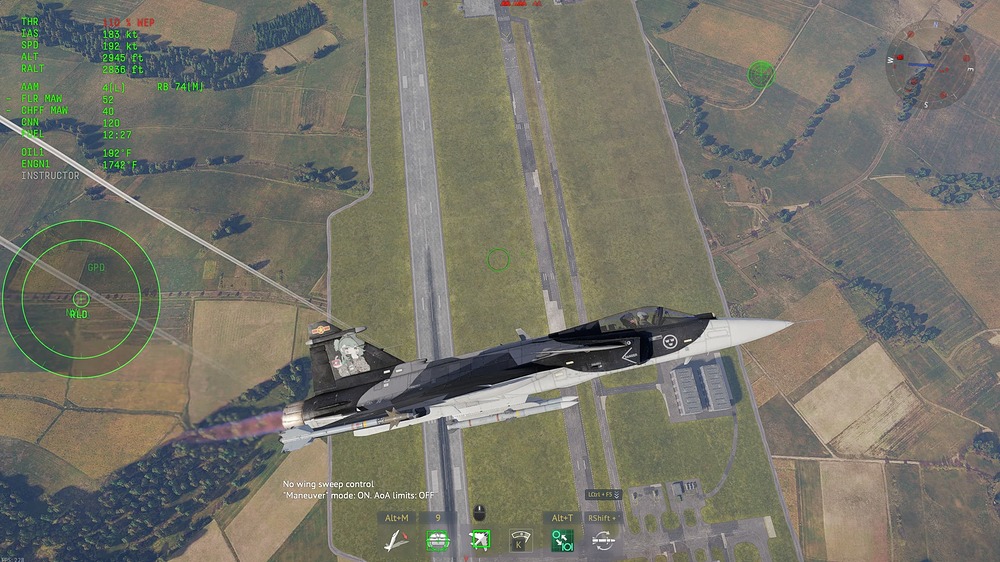The height and width of the screenshot is (562, 1000).
Task: Expand the LCtrl+F5 action bar arrow
Action: coord(617,495)
